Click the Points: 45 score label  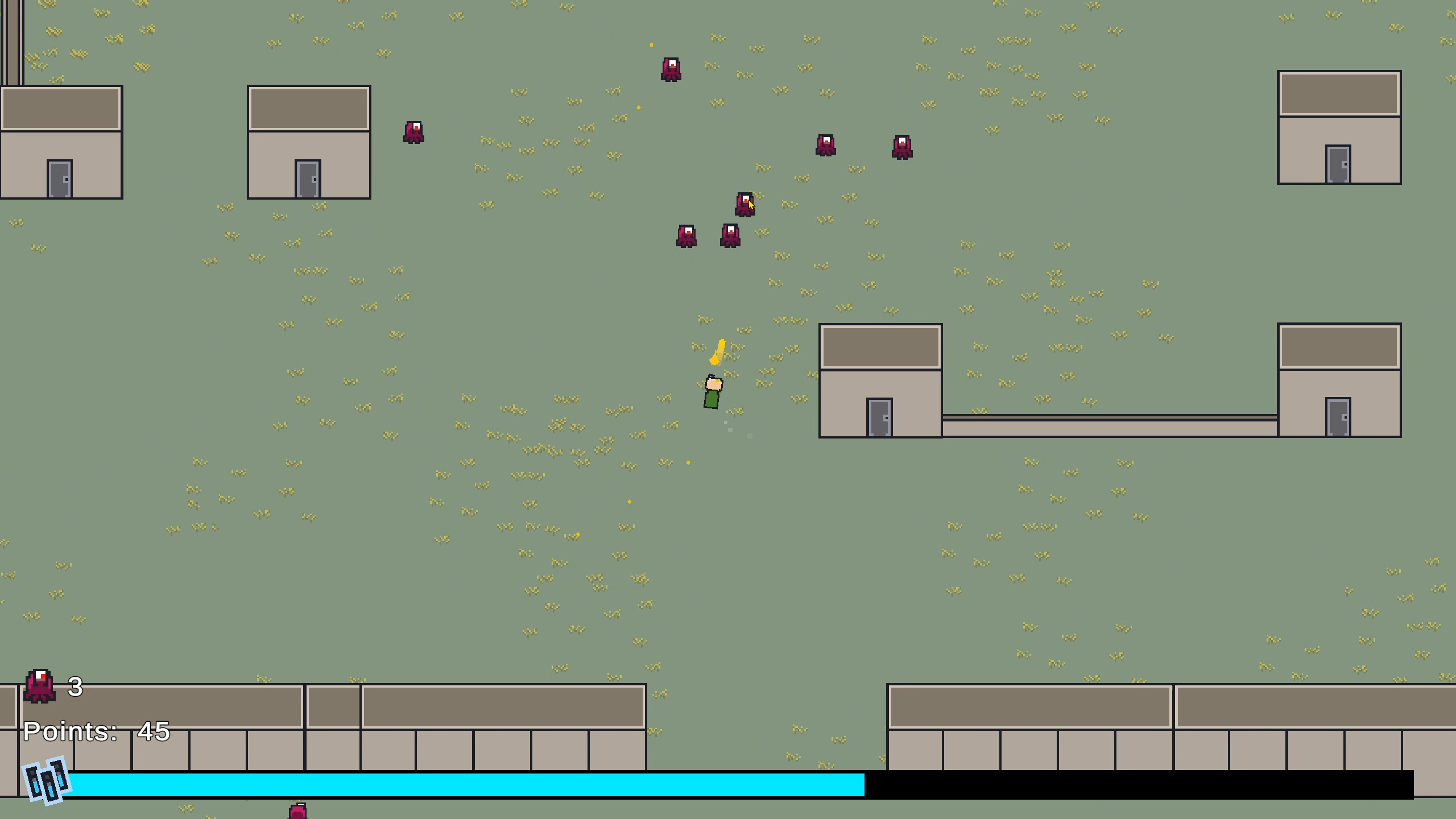(x=96, y=733)
